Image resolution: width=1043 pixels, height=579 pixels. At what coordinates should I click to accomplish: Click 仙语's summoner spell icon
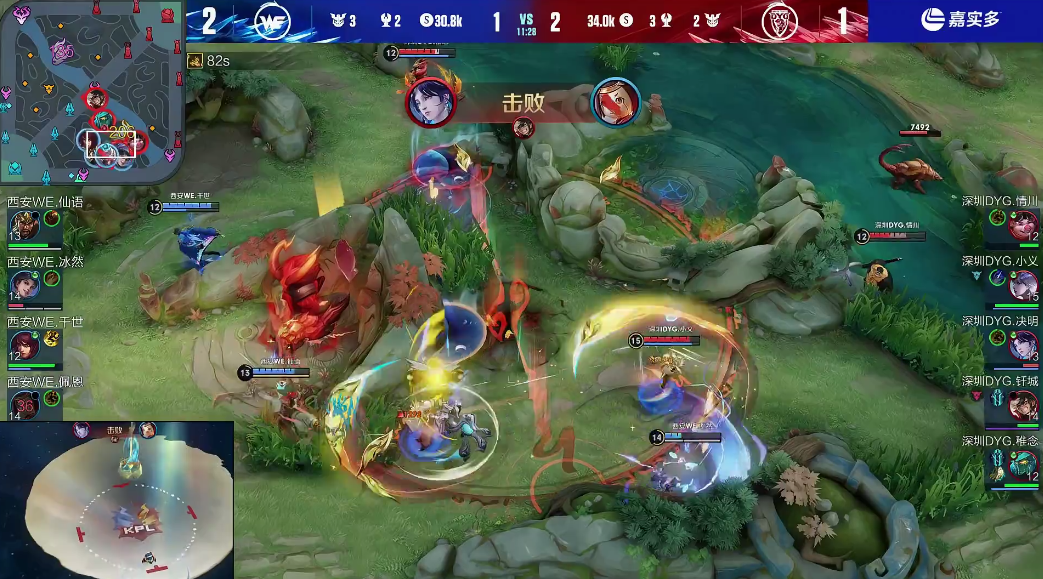51,218
